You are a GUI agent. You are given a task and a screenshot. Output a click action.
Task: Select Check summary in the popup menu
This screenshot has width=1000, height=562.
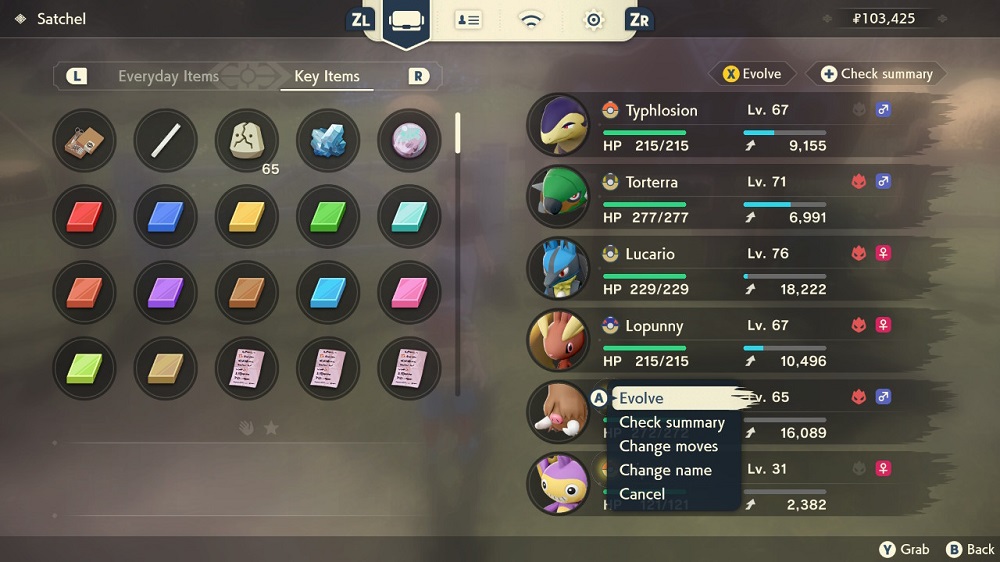[x=671, y=422]
